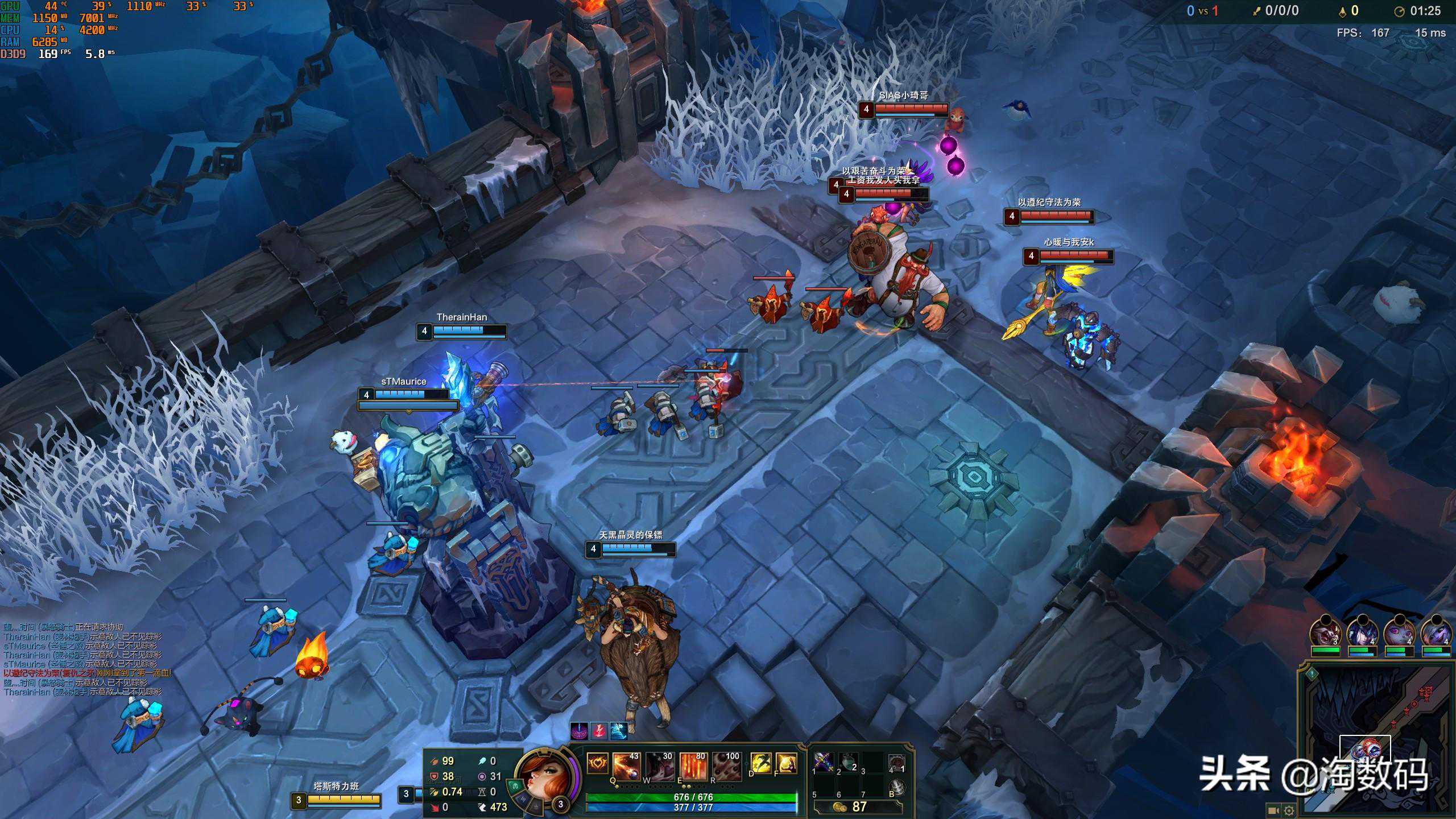1456x819 pixels.
Task: Inspect the blue running figure buff icon
Action: click(618, 731)
